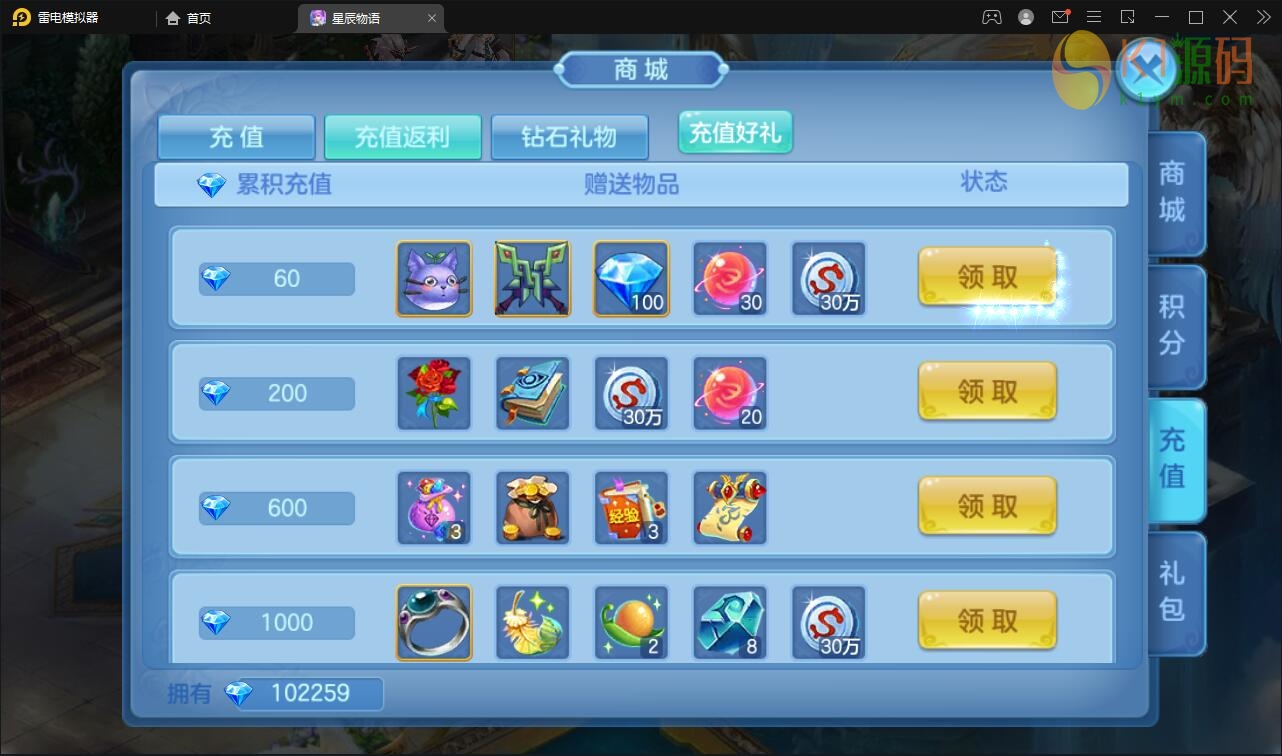Screen dimensions: 1282x756
Task: Switch to the 钻石礼物 tab
Action: pyautogui.click(x=570, y=137)
